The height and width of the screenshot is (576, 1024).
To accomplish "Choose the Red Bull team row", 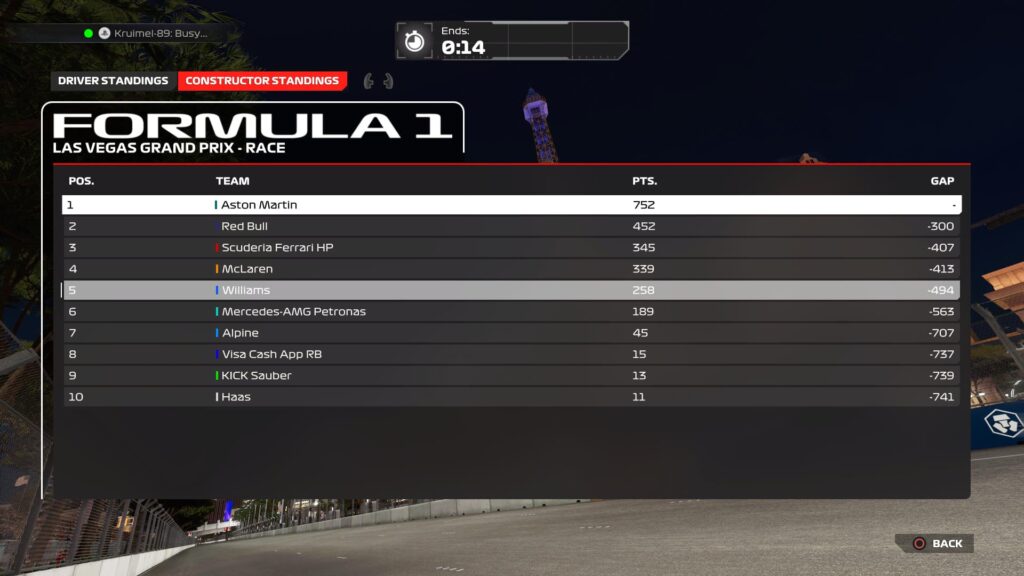I will pyautogui.click(x=511, y=226).
